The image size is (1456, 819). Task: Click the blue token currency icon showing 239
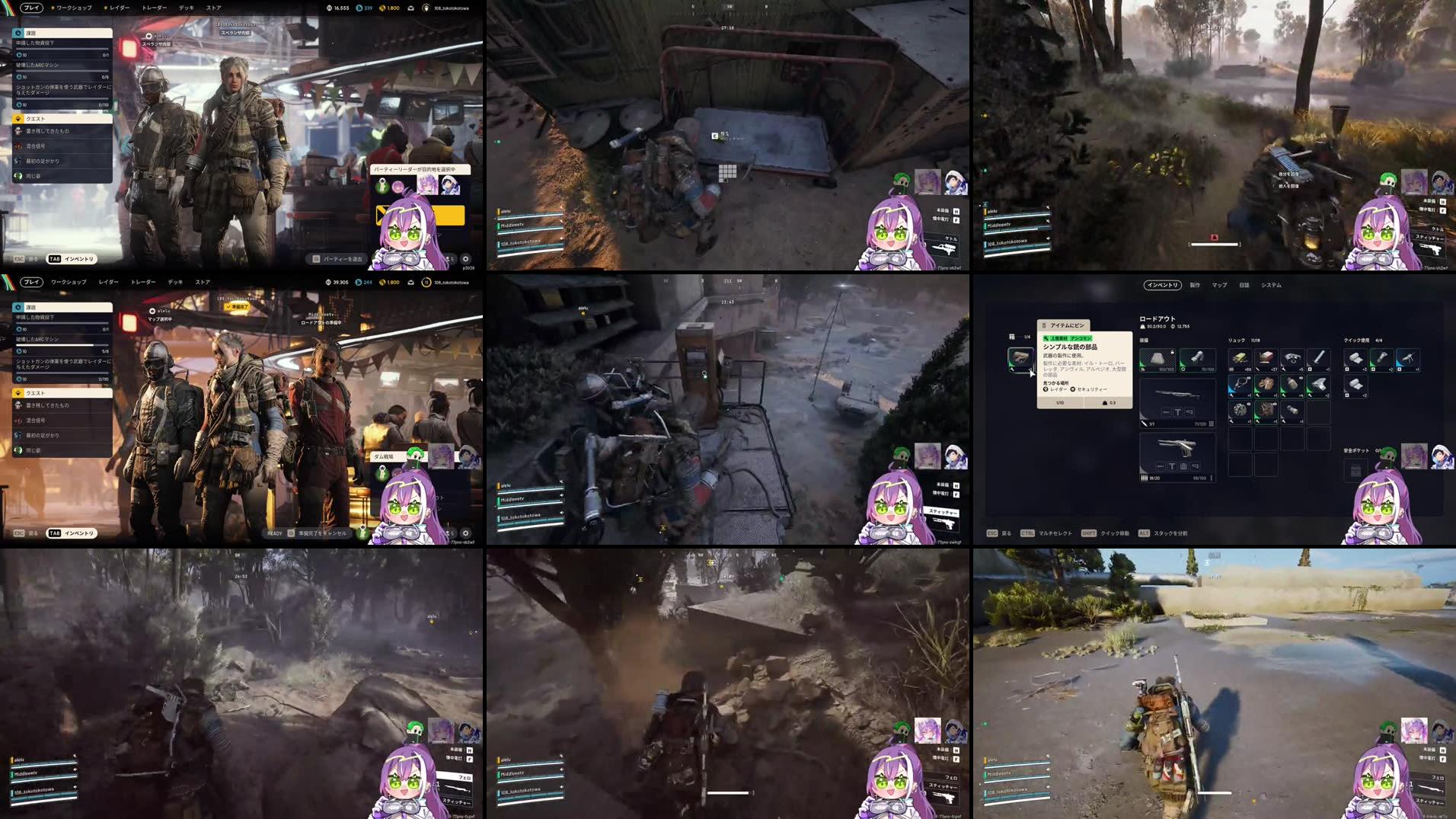(359, 8)
